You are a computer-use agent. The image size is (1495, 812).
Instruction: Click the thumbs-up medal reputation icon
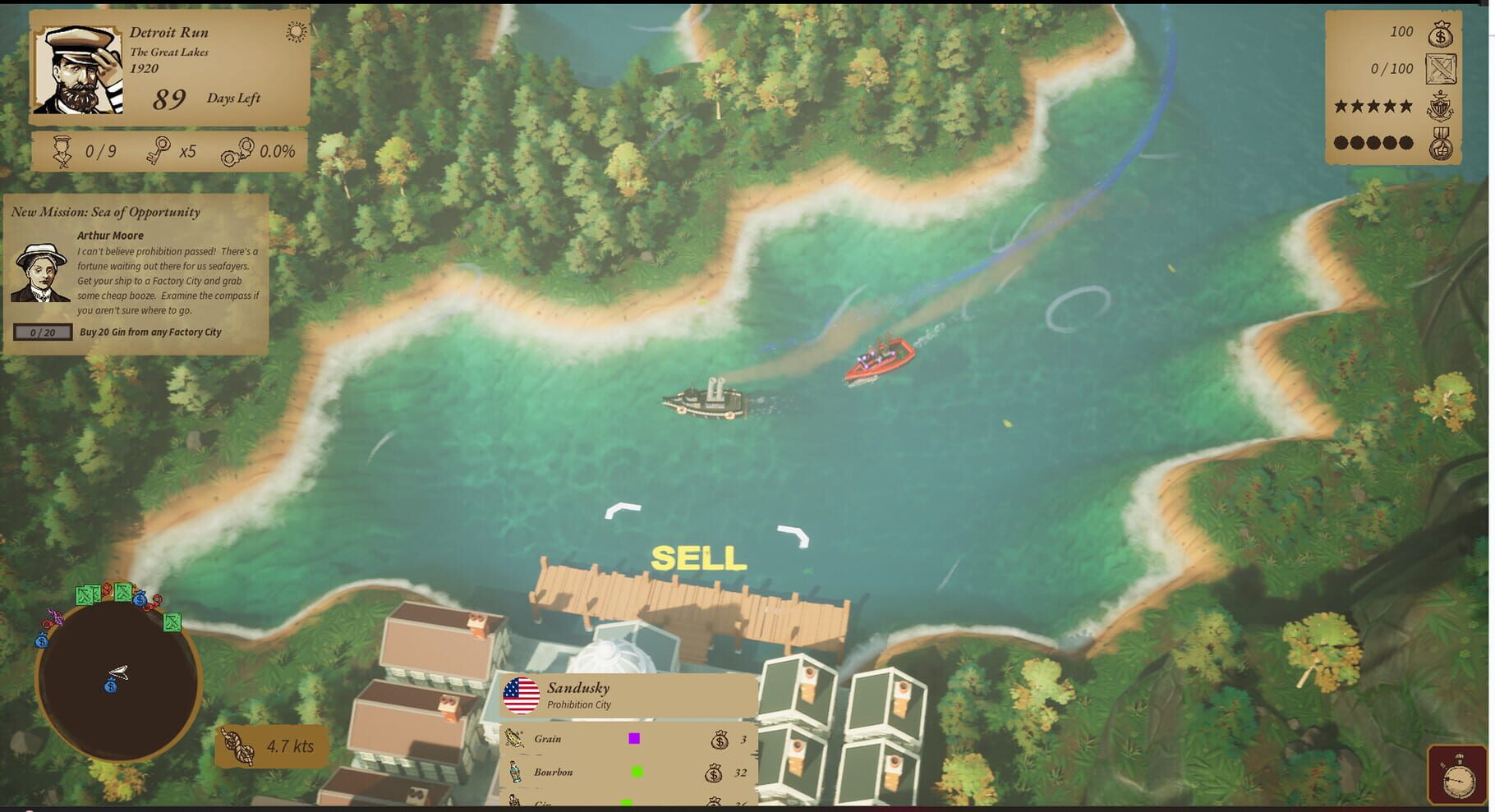1440,142
